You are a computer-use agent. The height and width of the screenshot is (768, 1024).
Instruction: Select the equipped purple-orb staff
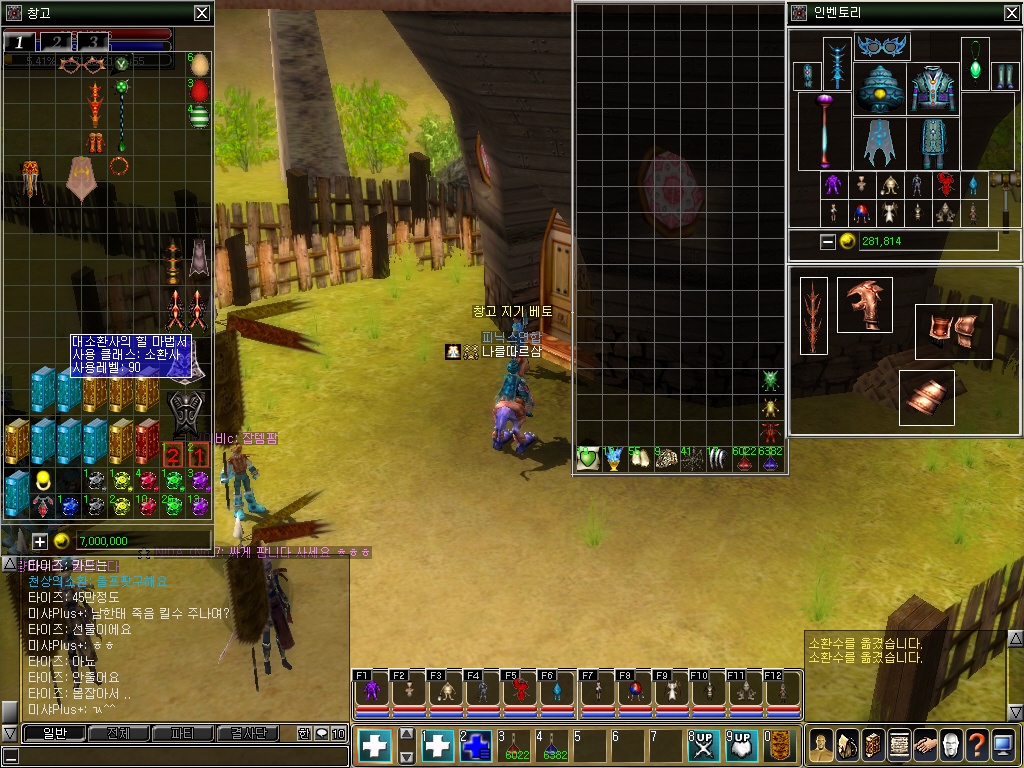[x=825, y=130]
